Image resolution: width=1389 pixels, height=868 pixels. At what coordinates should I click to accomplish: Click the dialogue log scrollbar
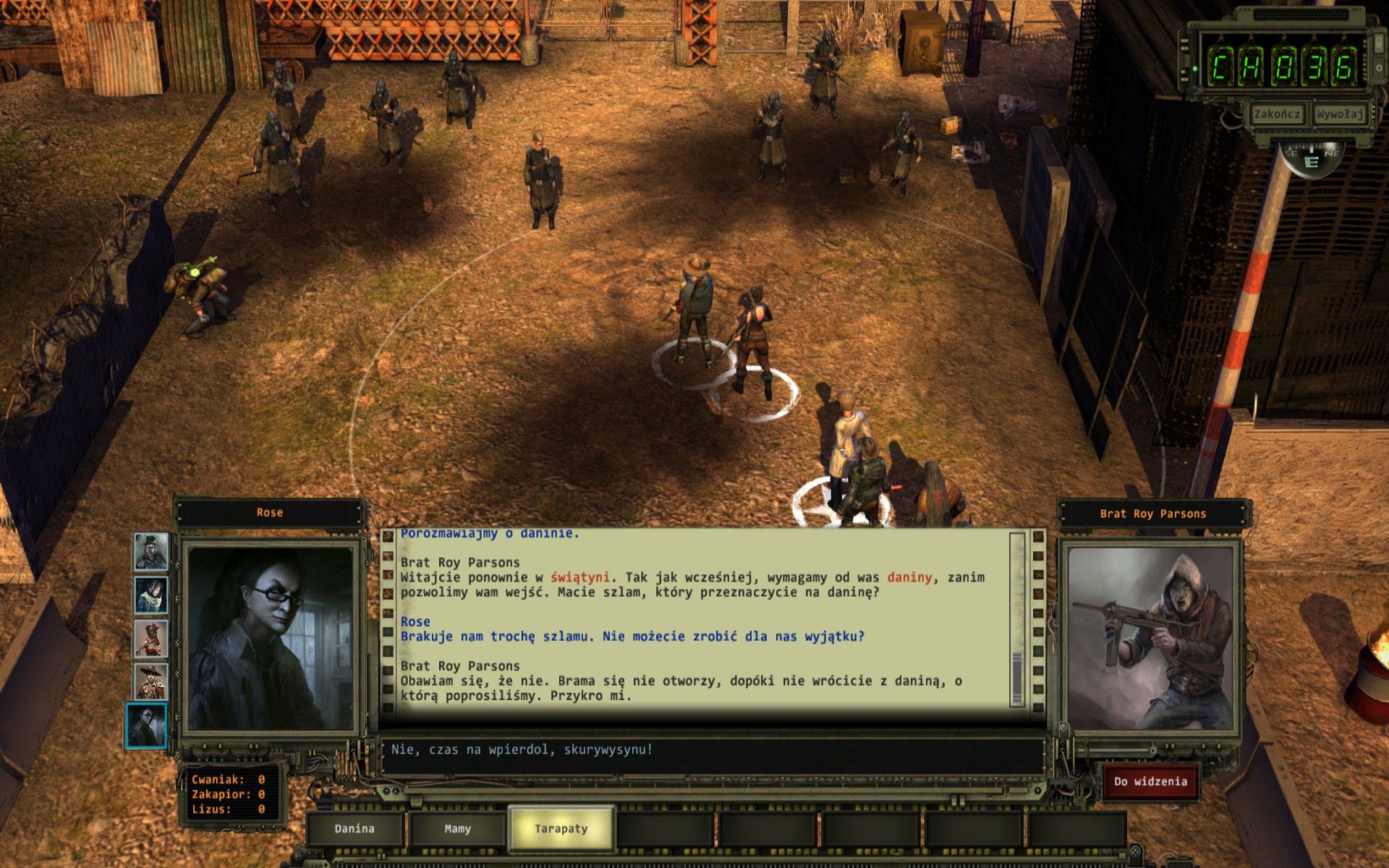(1017, 618)
